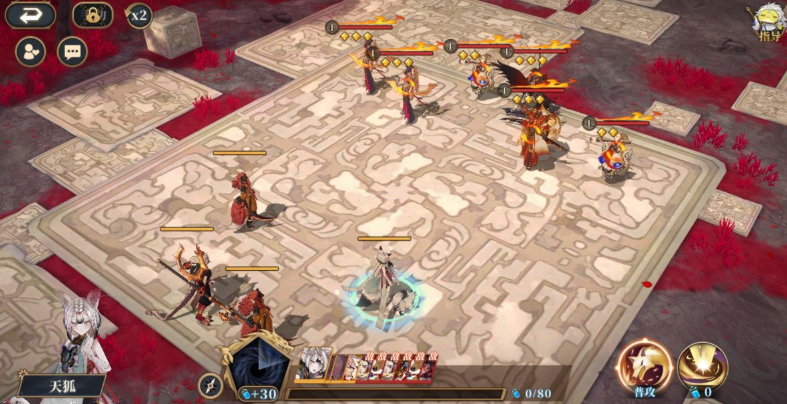Viewport: 787px width, 404px height.
Task: Open the friends icon with heart
Action: 30,50
